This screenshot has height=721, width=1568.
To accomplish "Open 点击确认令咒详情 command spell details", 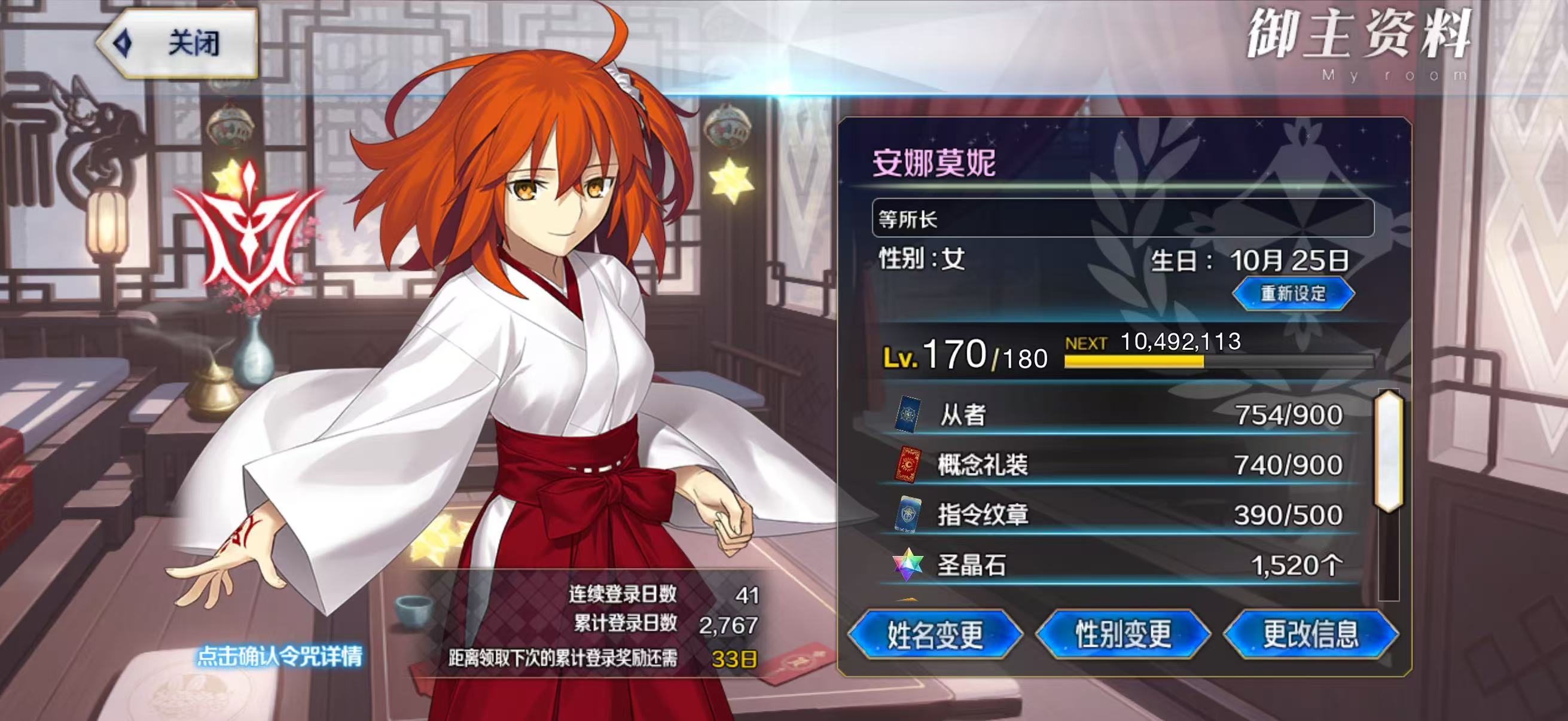I will pos(279,656).
